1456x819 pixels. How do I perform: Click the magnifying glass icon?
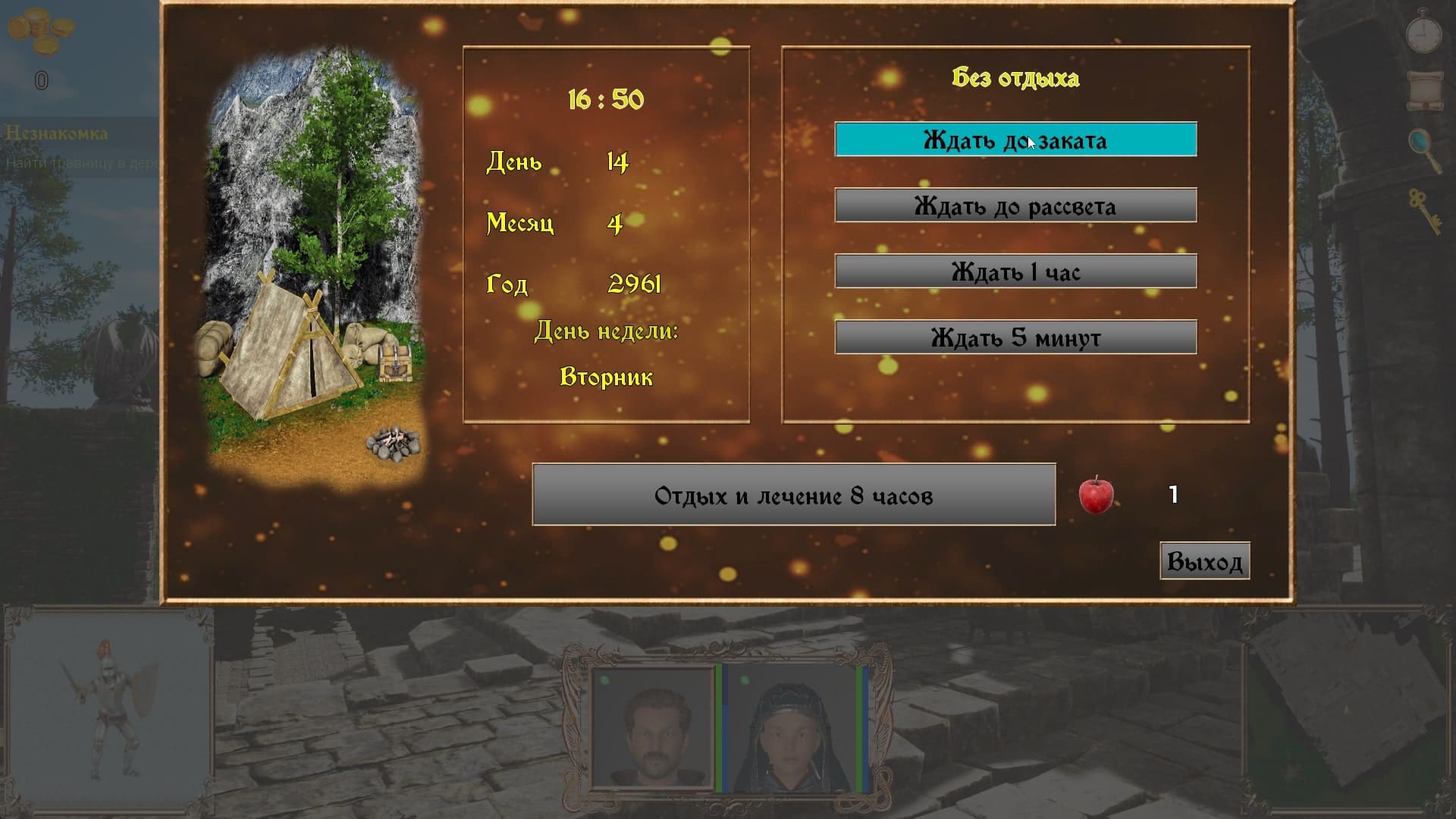point(1424,149)
